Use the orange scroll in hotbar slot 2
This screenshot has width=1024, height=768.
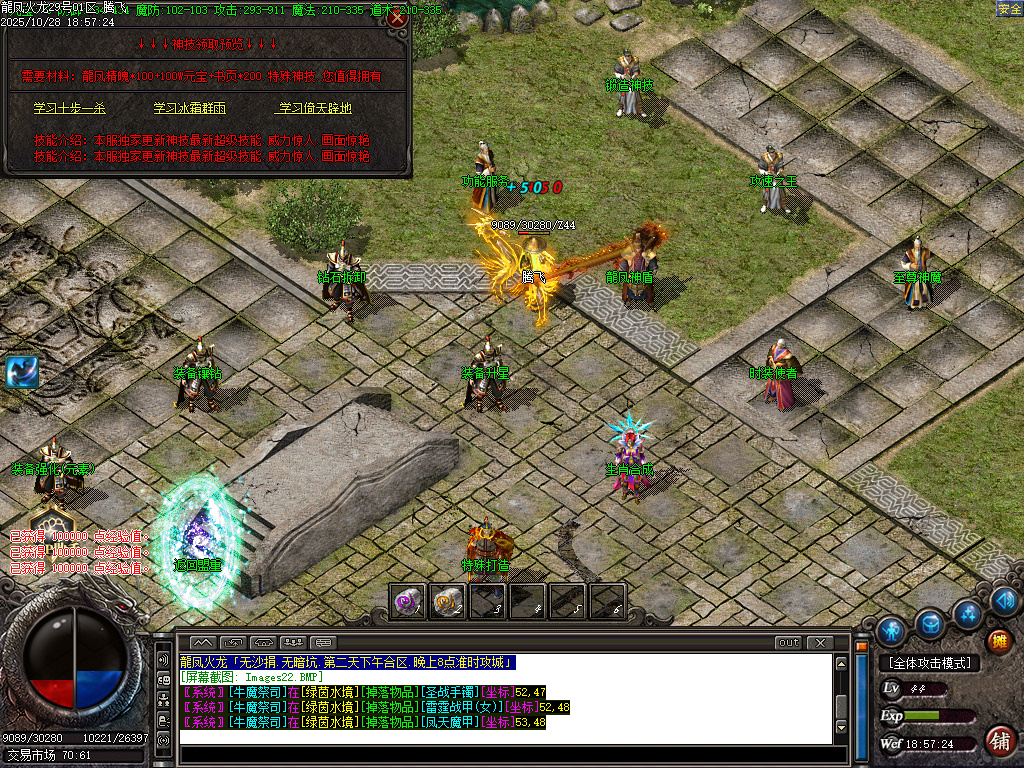pyautogui.click(x=447, y=601)
